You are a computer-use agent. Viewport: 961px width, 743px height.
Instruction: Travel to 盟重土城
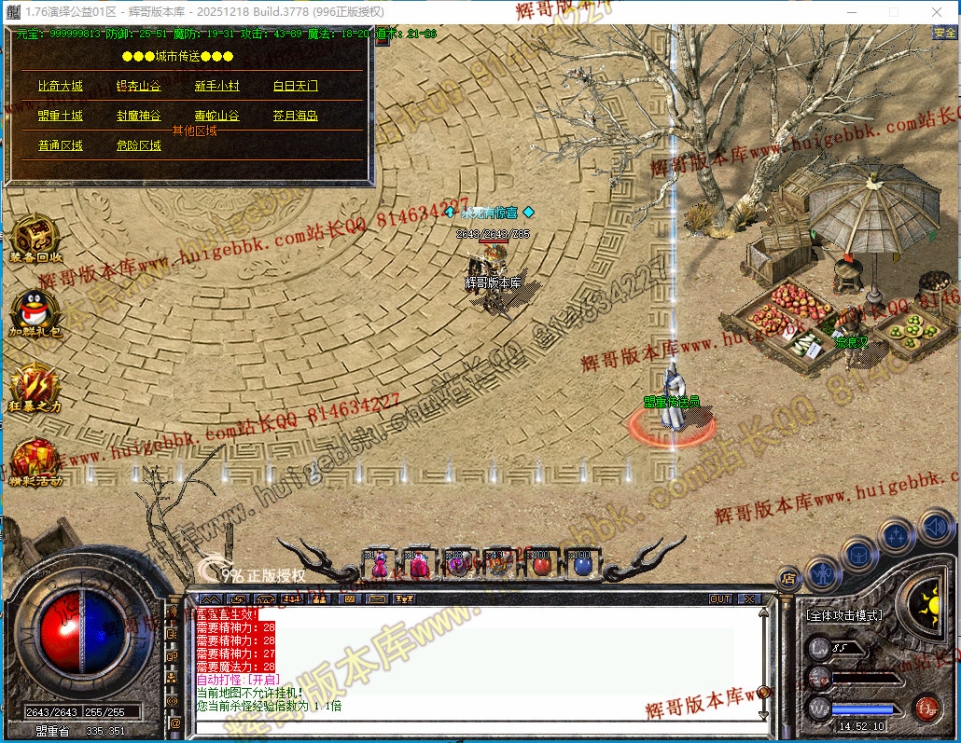[x=60, y=116]
